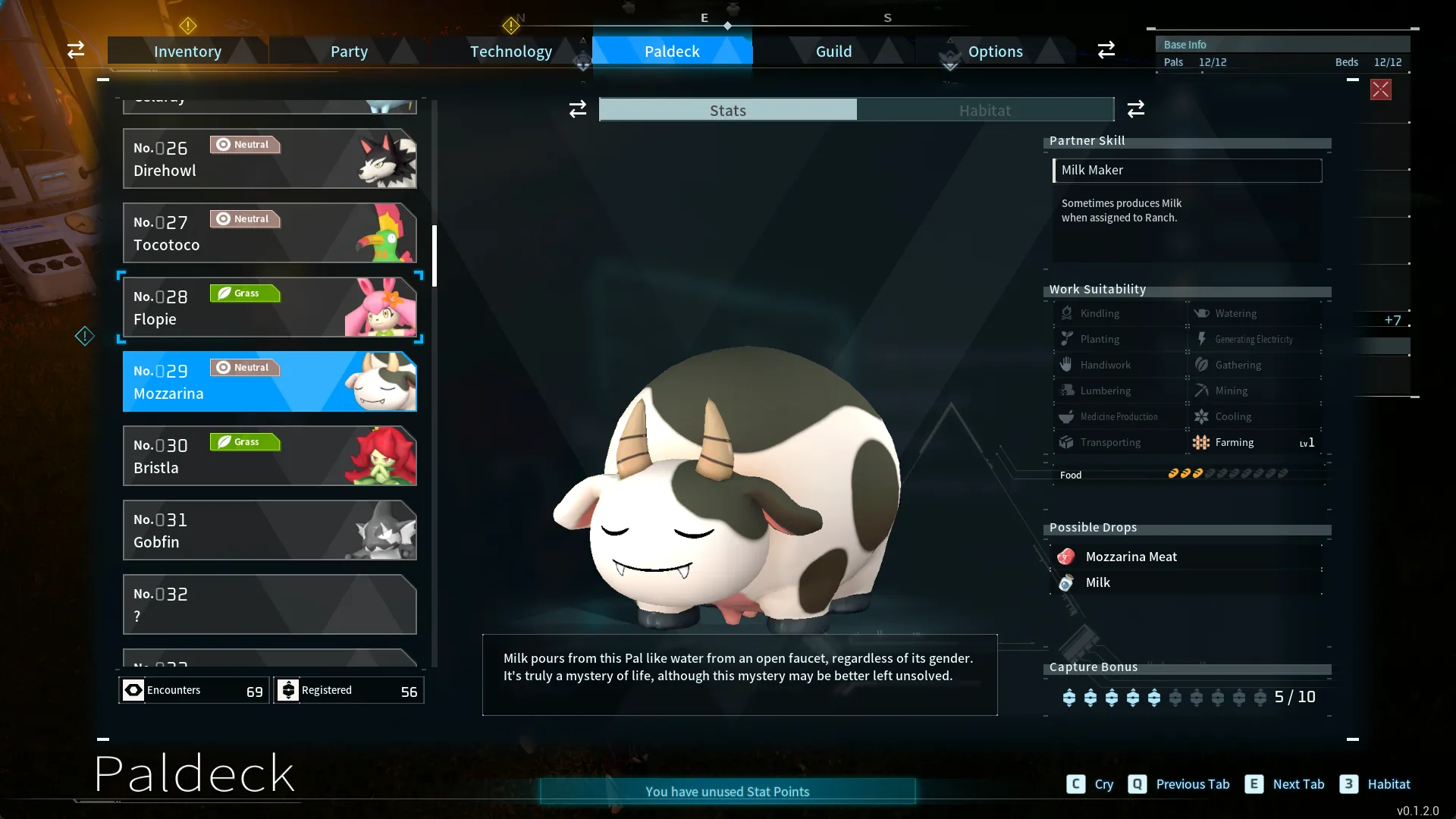Select the Paldeck tab
1456x819 pixels.
coord(672,52)
